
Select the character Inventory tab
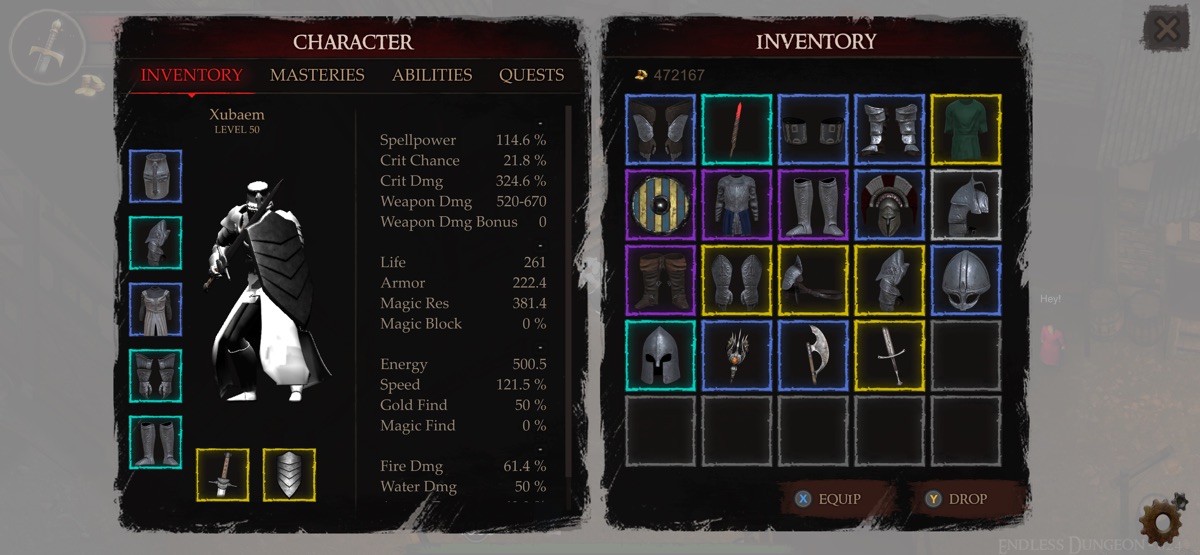click(191, 75)
